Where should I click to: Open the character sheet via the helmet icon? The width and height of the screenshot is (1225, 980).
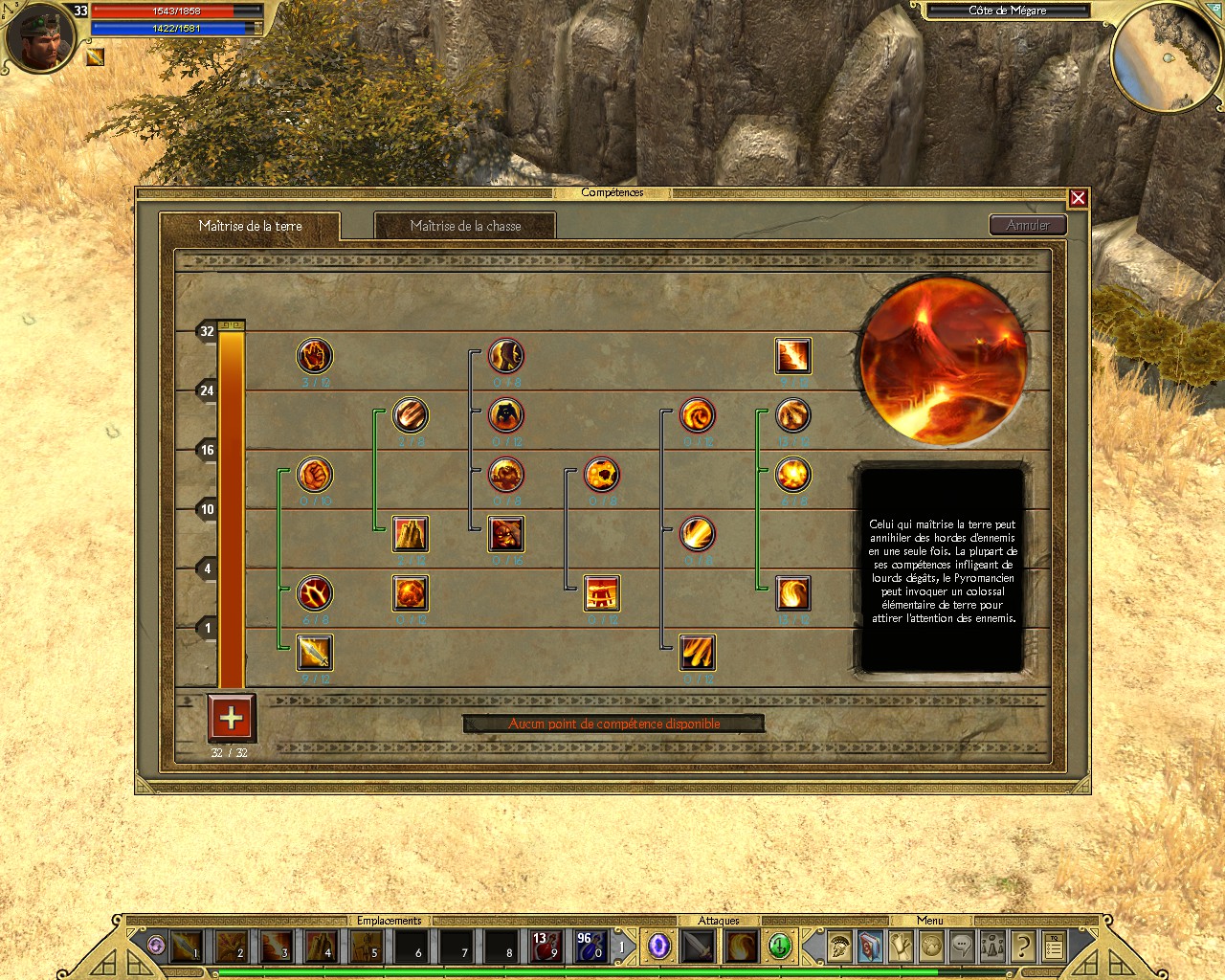837,946
